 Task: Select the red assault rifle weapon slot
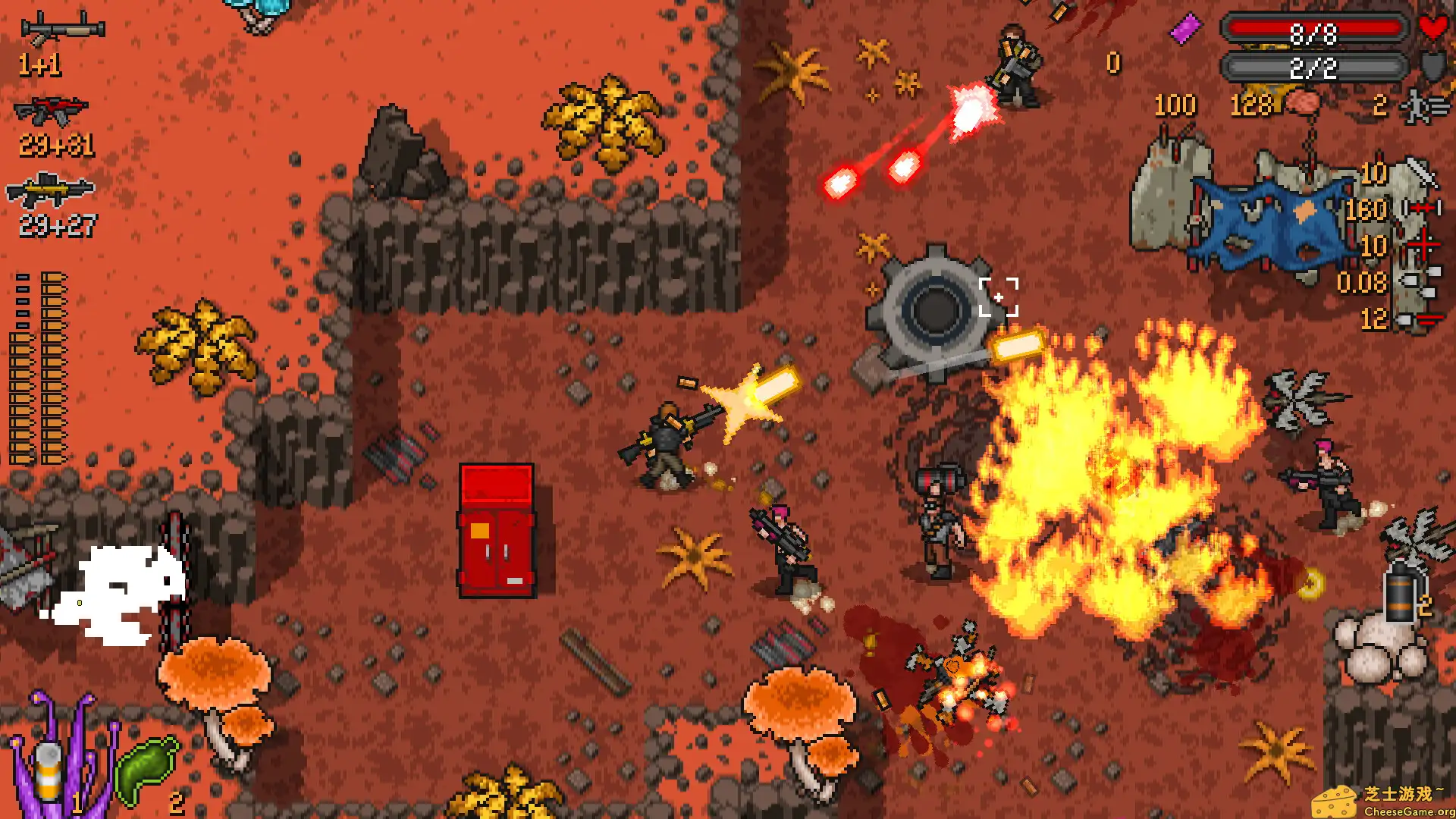[x=53, y=110]
